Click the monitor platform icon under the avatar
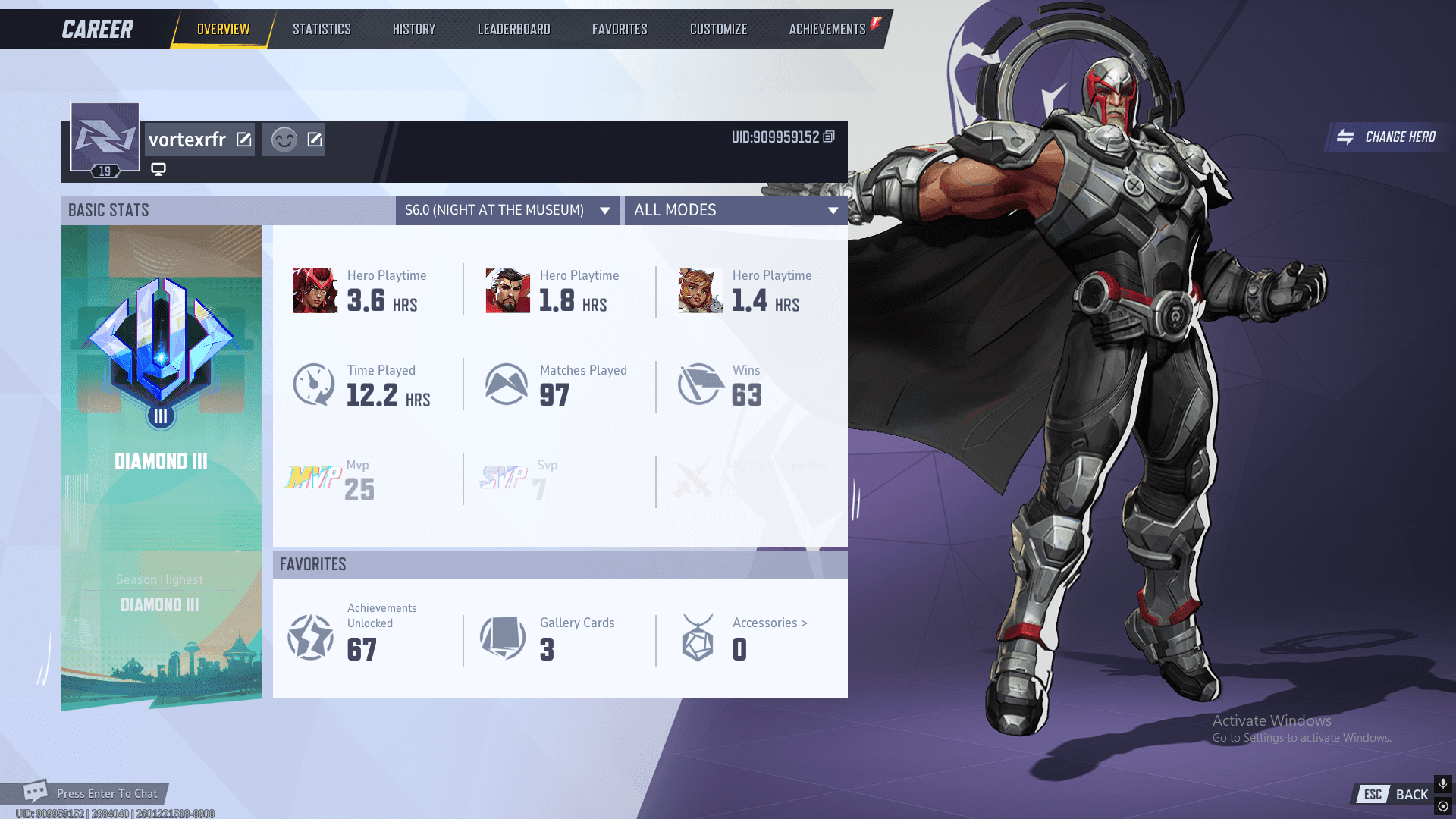Screen dimensions: 1456x819 pos(158,168)
